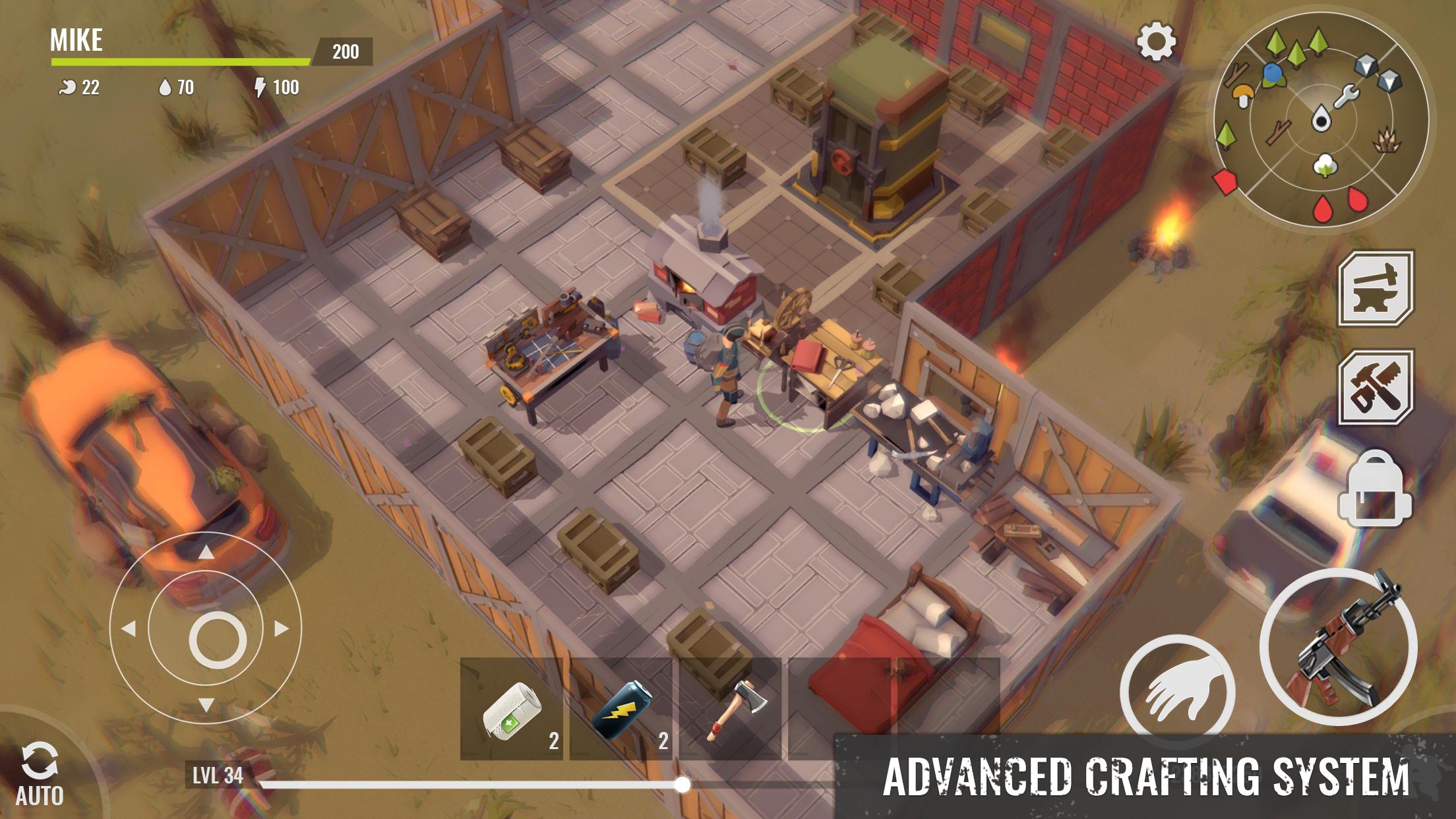The image size is (1456, 819).
Task: Tap the joystick's left arrow
Action: pos(129,628)
